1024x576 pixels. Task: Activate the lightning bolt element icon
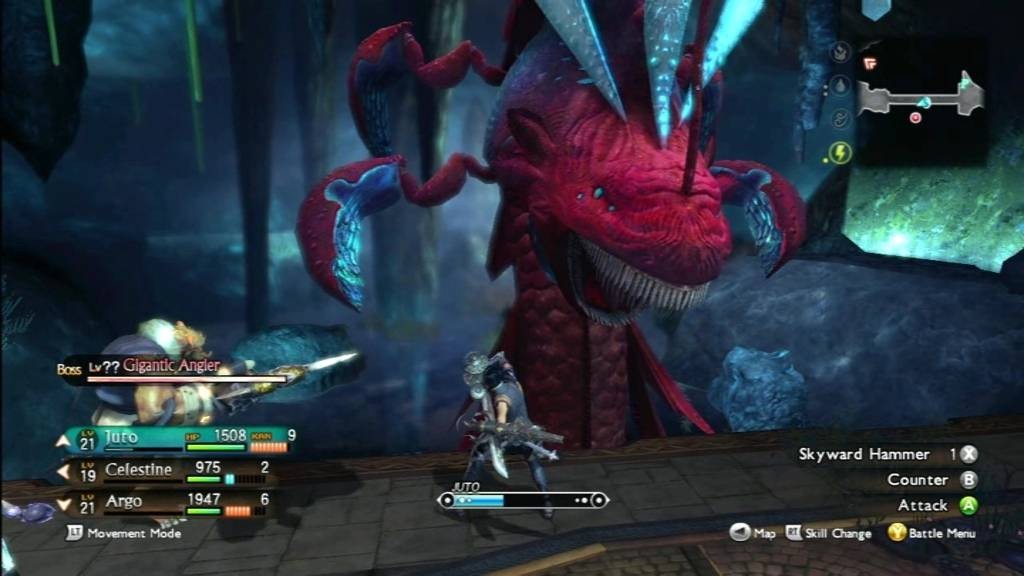click(x=840, y=153)
